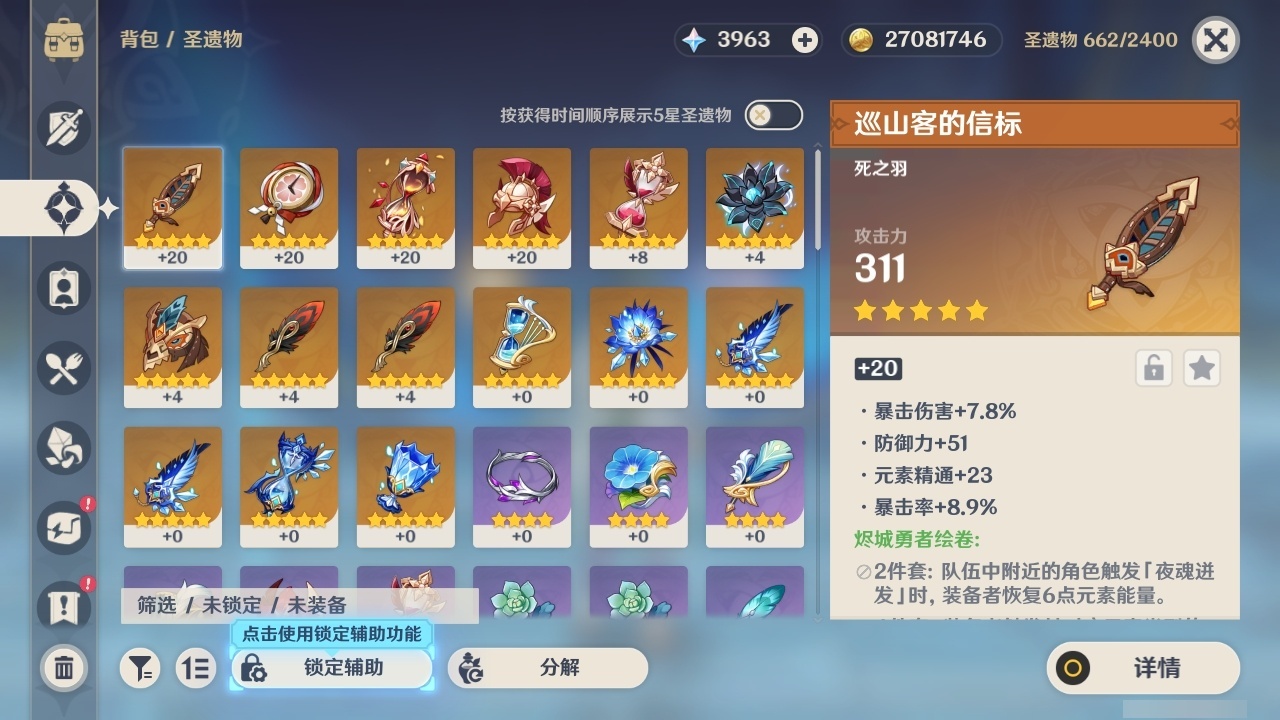Image resolution: width=1280 pixels, height=720 pixels.
Task: Open the filter funnel icon
Action: [x=140, y=668]
